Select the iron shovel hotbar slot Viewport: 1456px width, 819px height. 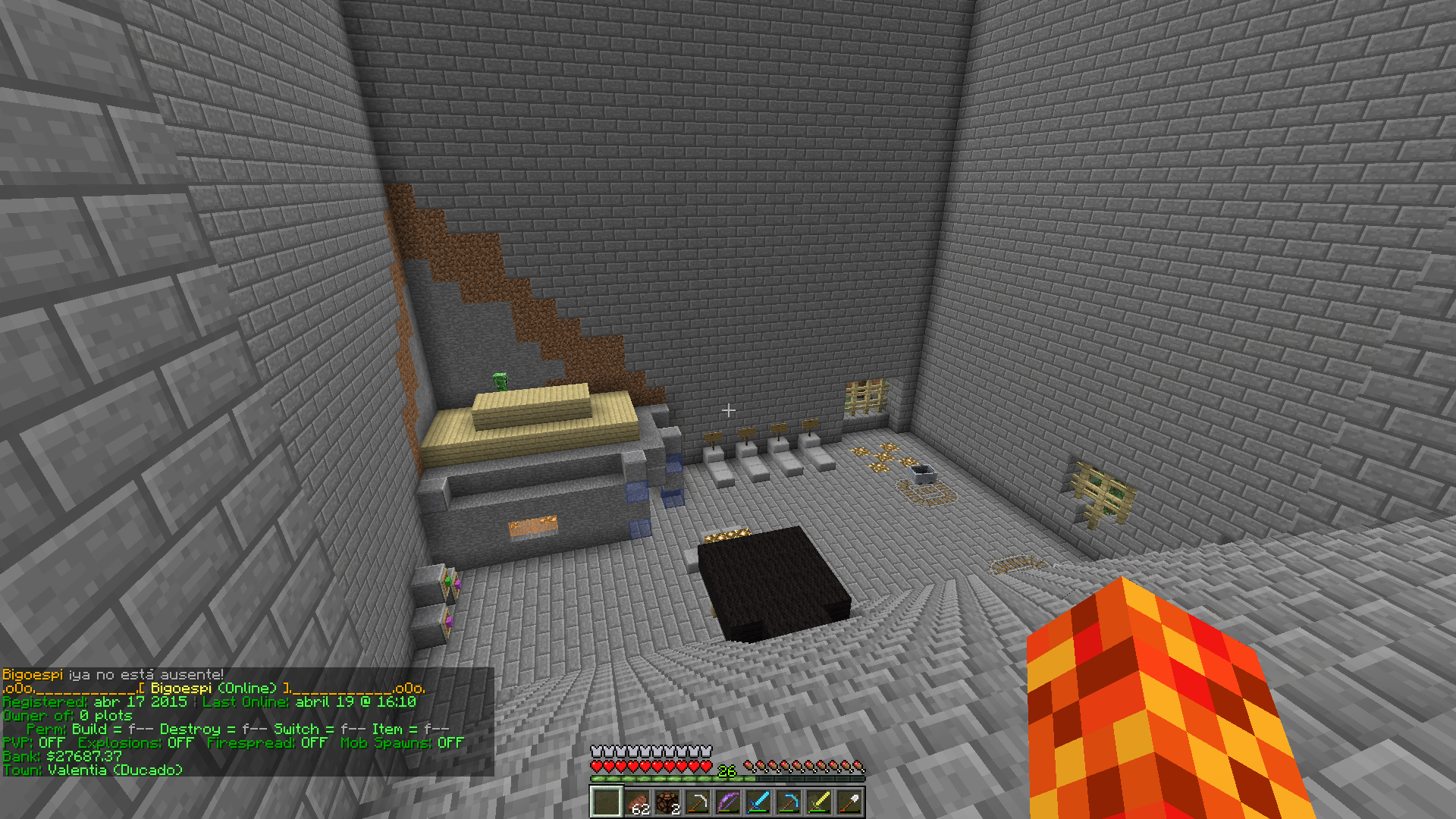849,802
